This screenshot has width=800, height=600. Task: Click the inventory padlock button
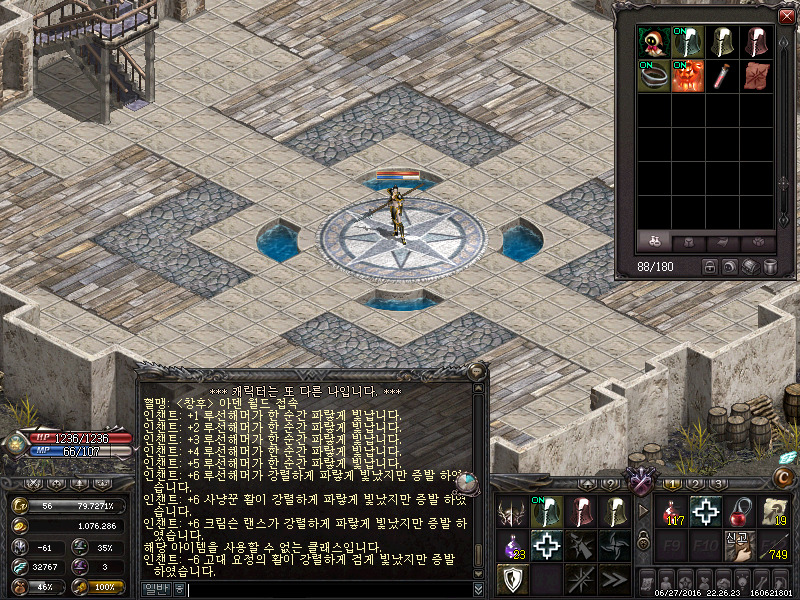click(x=709, y=267)
